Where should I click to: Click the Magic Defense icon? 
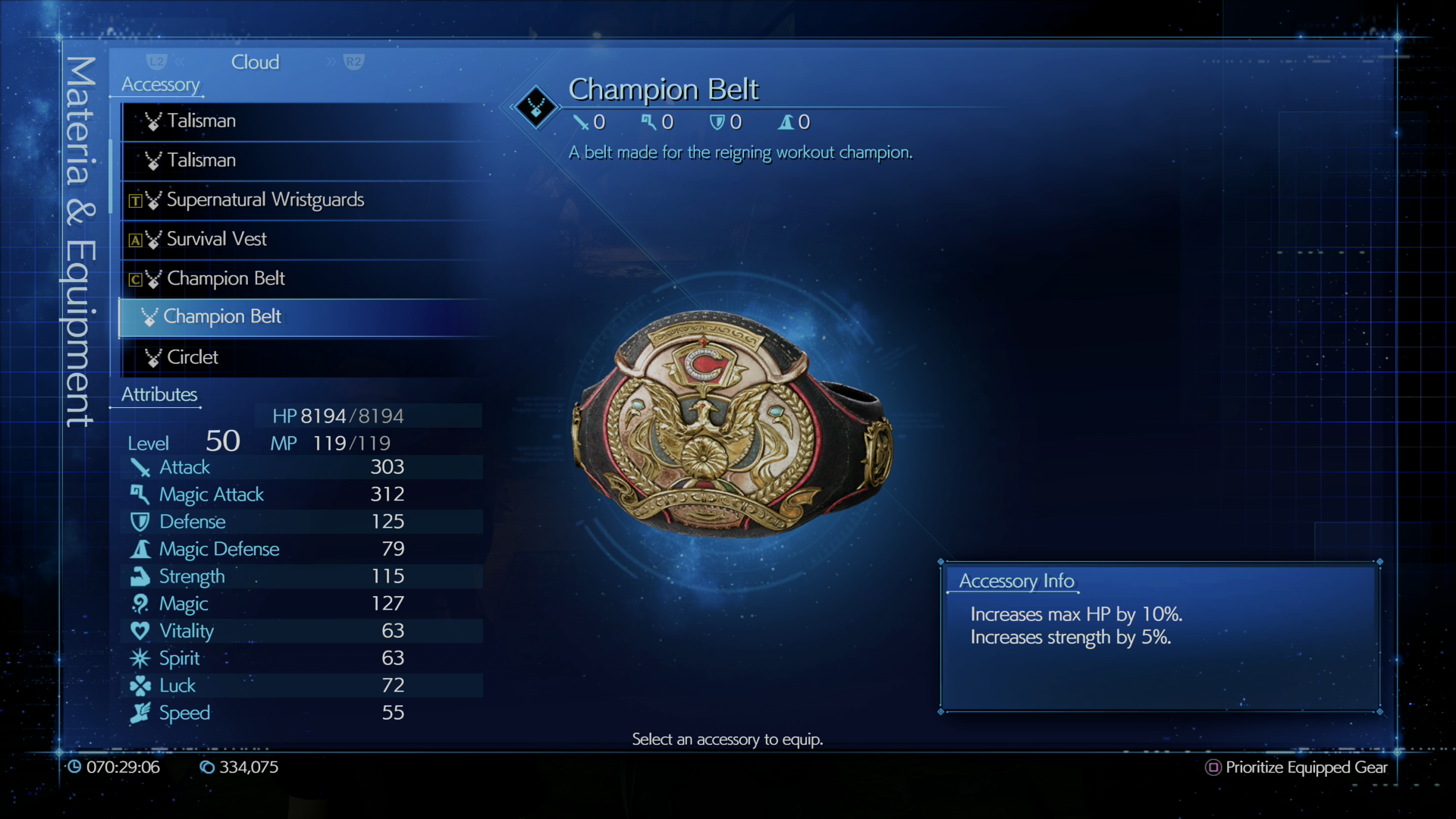point(141,549)
